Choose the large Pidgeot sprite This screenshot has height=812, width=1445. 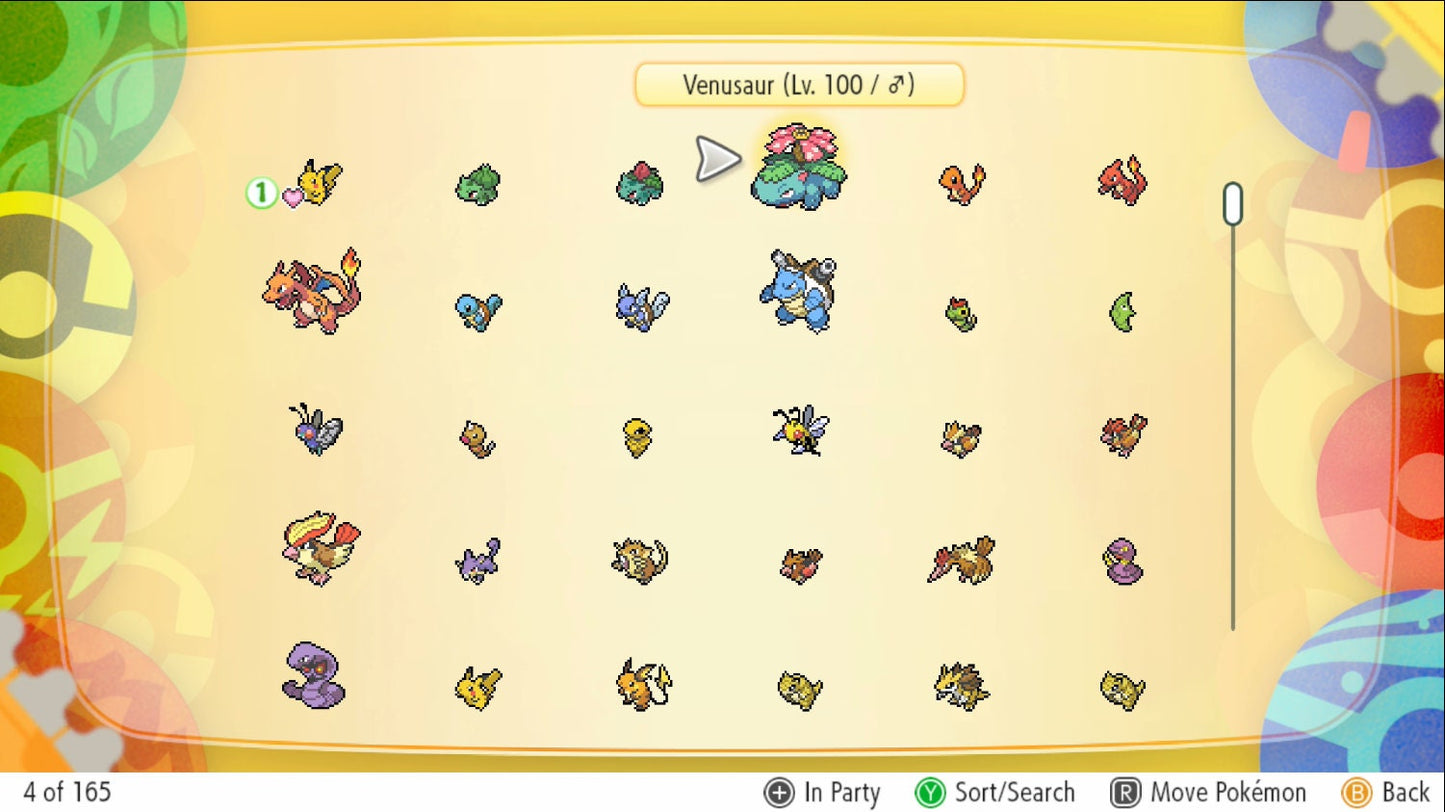click(319, 549)
